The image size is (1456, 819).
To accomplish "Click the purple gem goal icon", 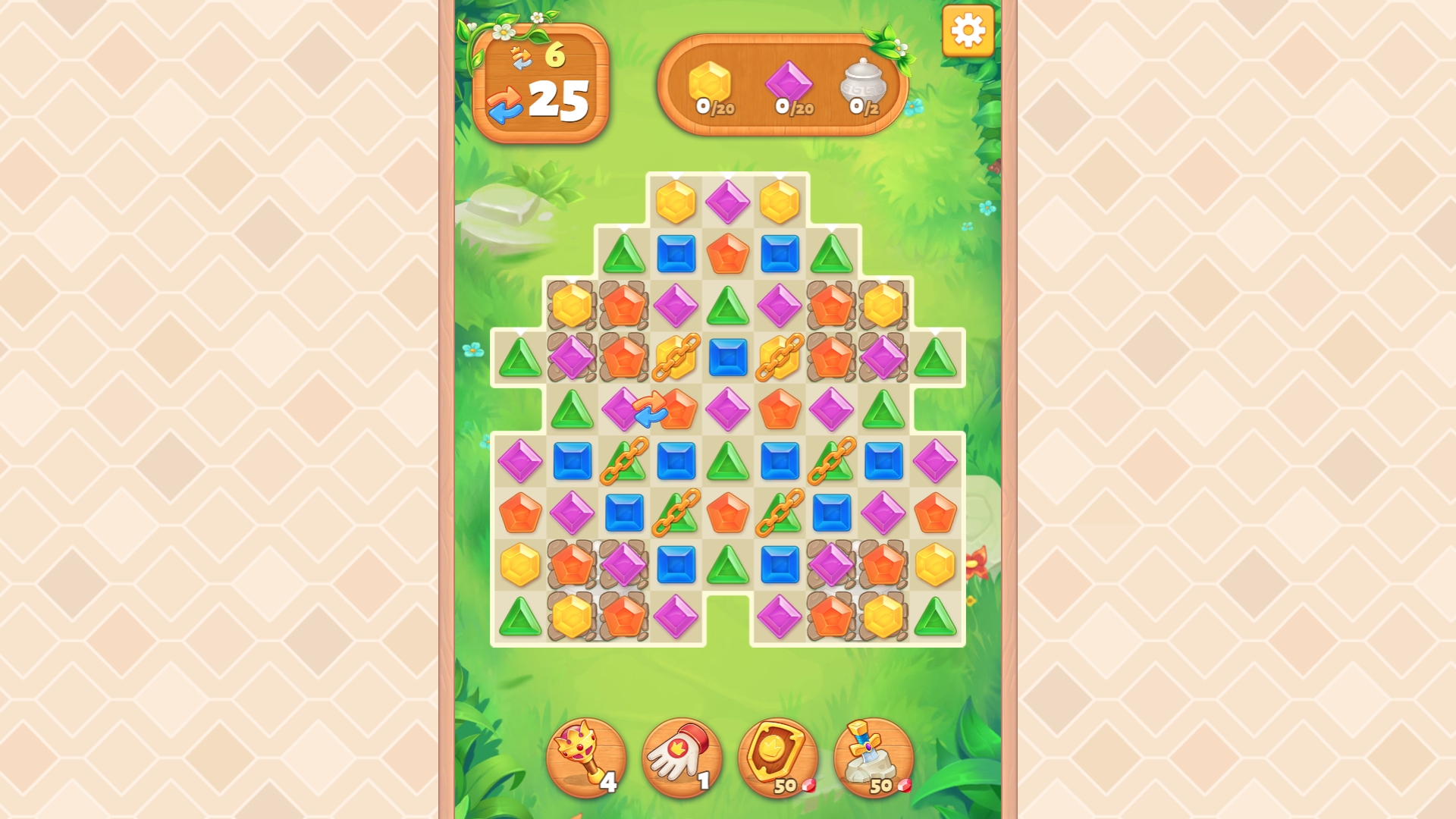I will [x=792, y=82].
